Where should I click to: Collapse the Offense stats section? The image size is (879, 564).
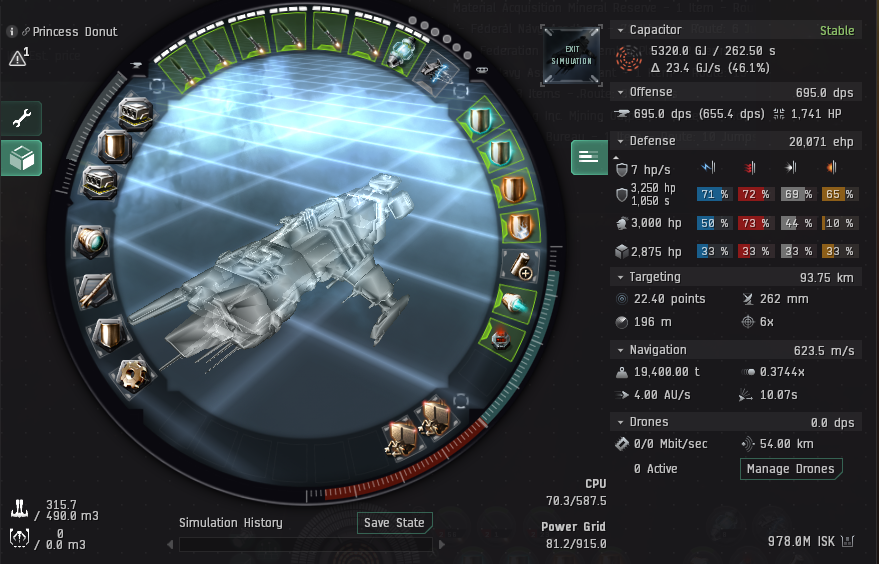pyautogui.click(x=618, y=92)
